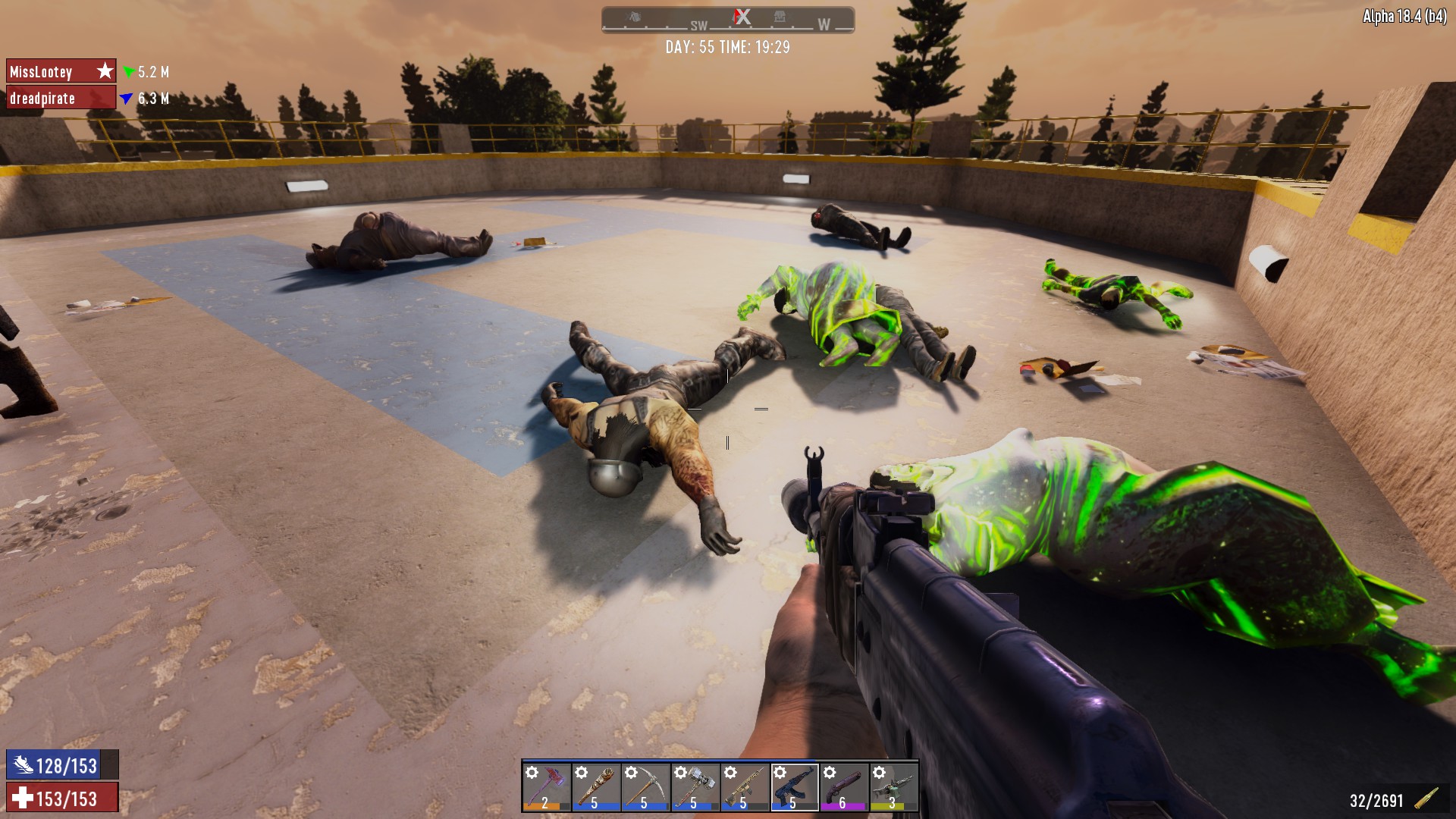Select party member MissLootey
Viewport: 1456px width, 819px height.
61,71
